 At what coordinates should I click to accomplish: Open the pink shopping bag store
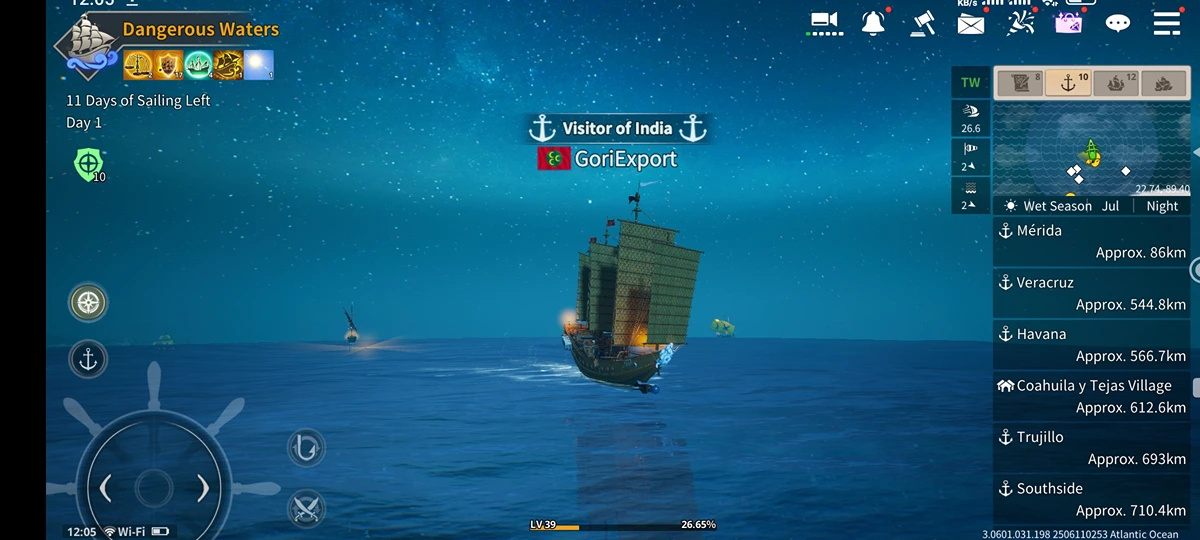1068,23
